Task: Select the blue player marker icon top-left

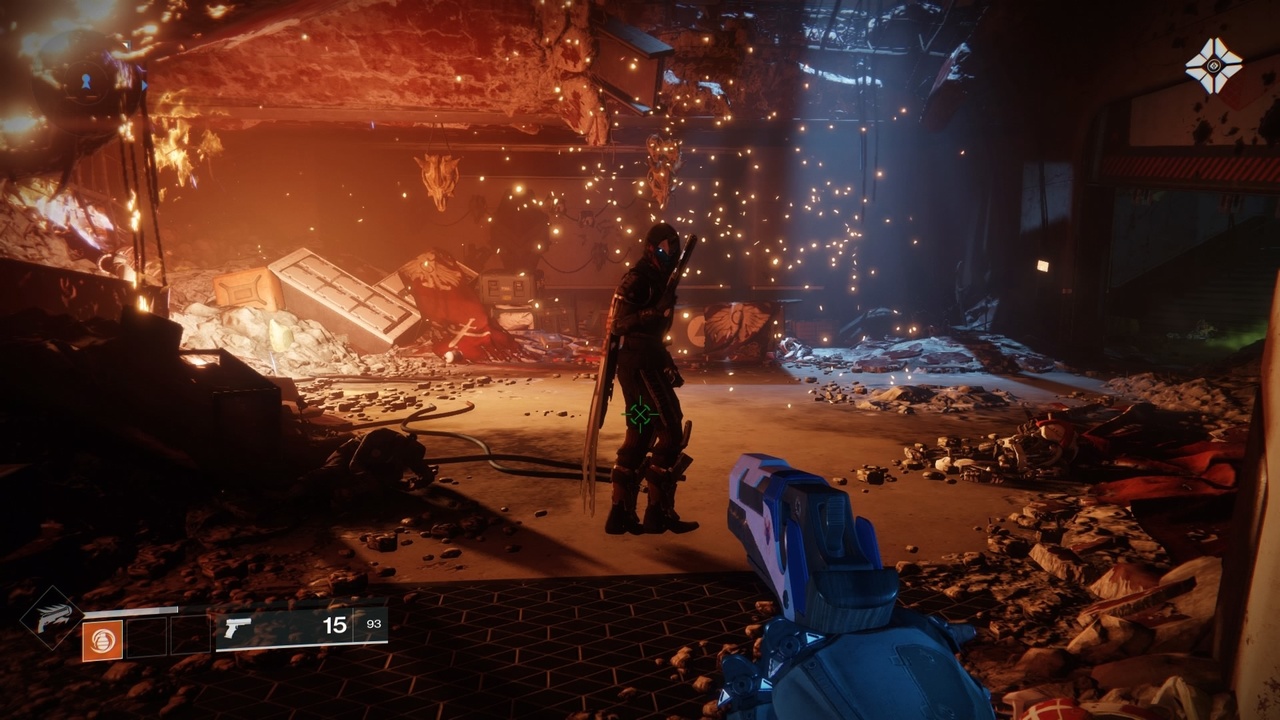Action: [86, 82]
